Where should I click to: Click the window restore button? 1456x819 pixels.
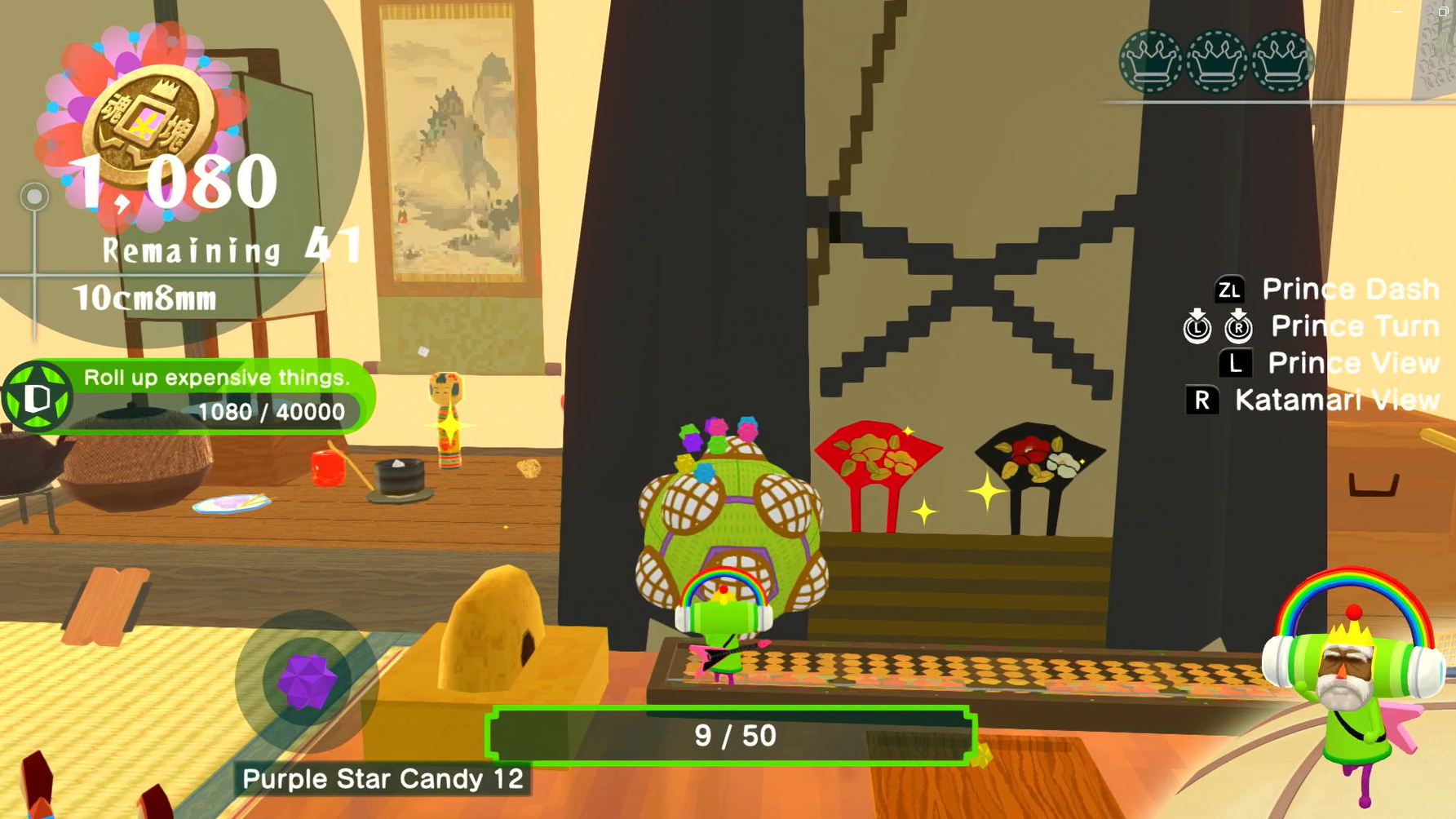coord(1442,11)
